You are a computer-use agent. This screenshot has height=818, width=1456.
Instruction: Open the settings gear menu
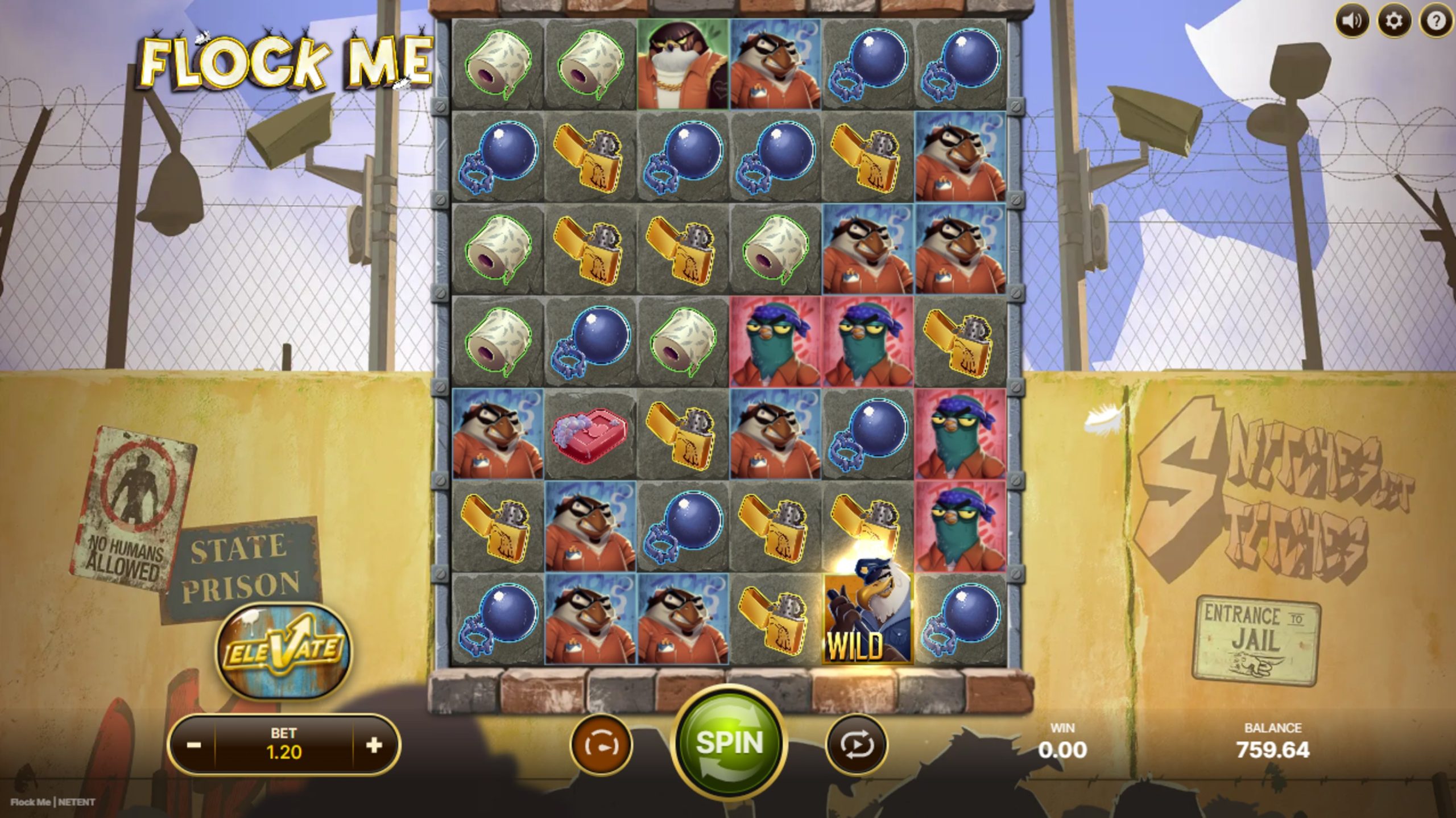tap(1395, 21)
